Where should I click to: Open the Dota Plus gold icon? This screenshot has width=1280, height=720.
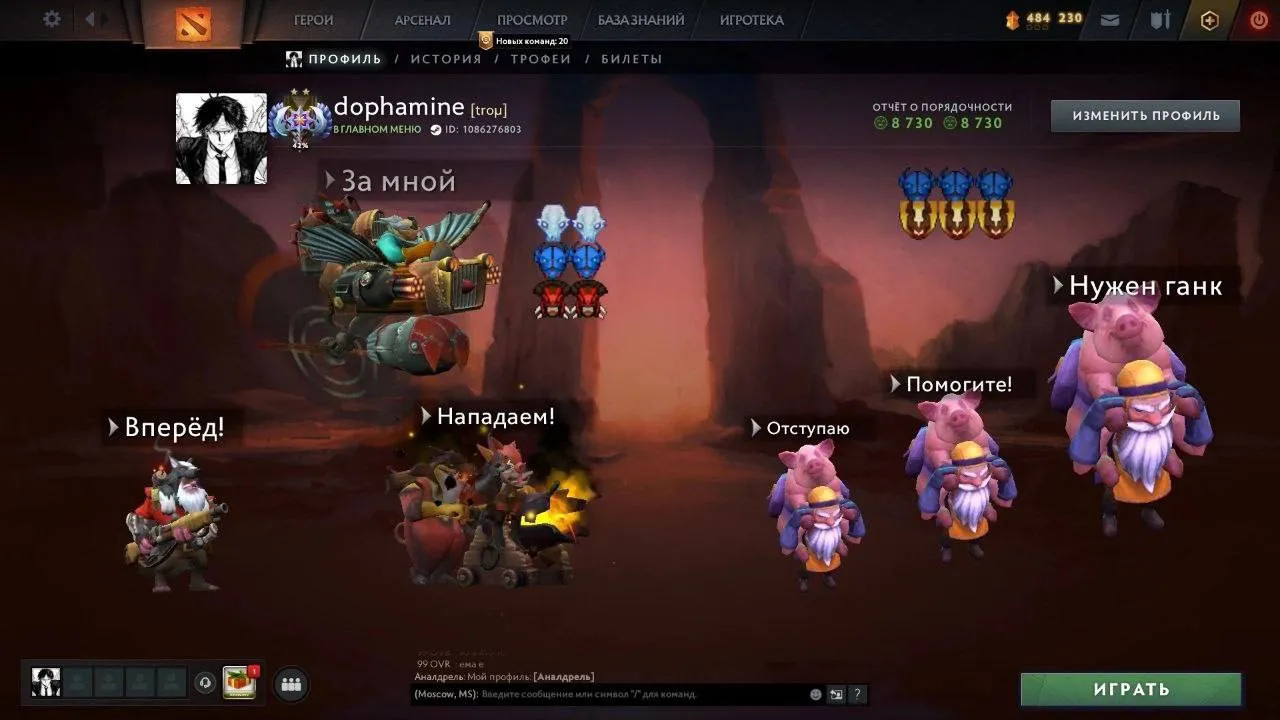[1209, 20]
